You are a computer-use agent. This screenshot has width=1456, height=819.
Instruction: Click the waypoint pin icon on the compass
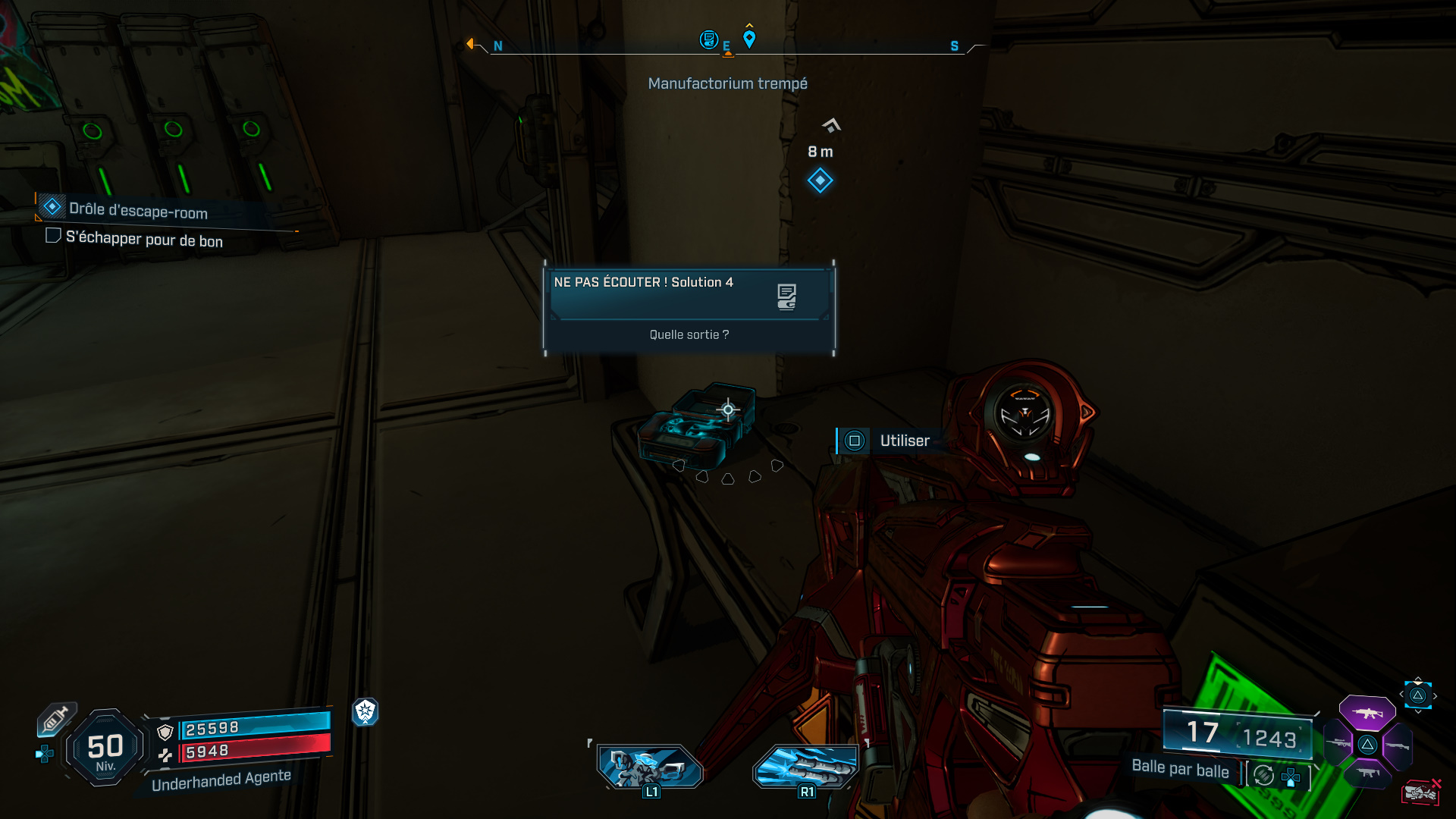(x=749, y=37)
